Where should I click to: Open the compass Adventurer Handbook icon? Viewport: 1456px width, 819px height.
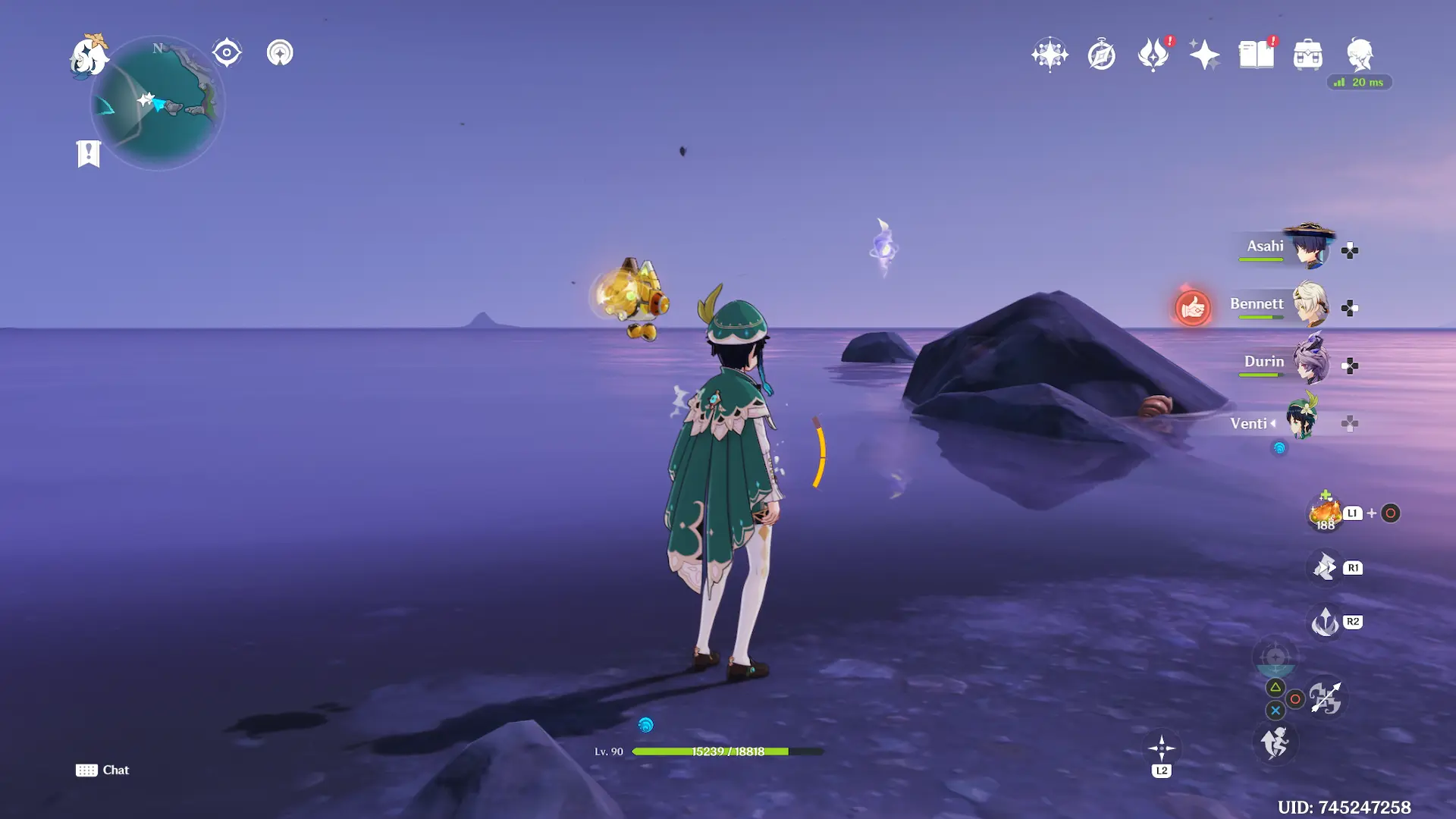coord(1101,55)
